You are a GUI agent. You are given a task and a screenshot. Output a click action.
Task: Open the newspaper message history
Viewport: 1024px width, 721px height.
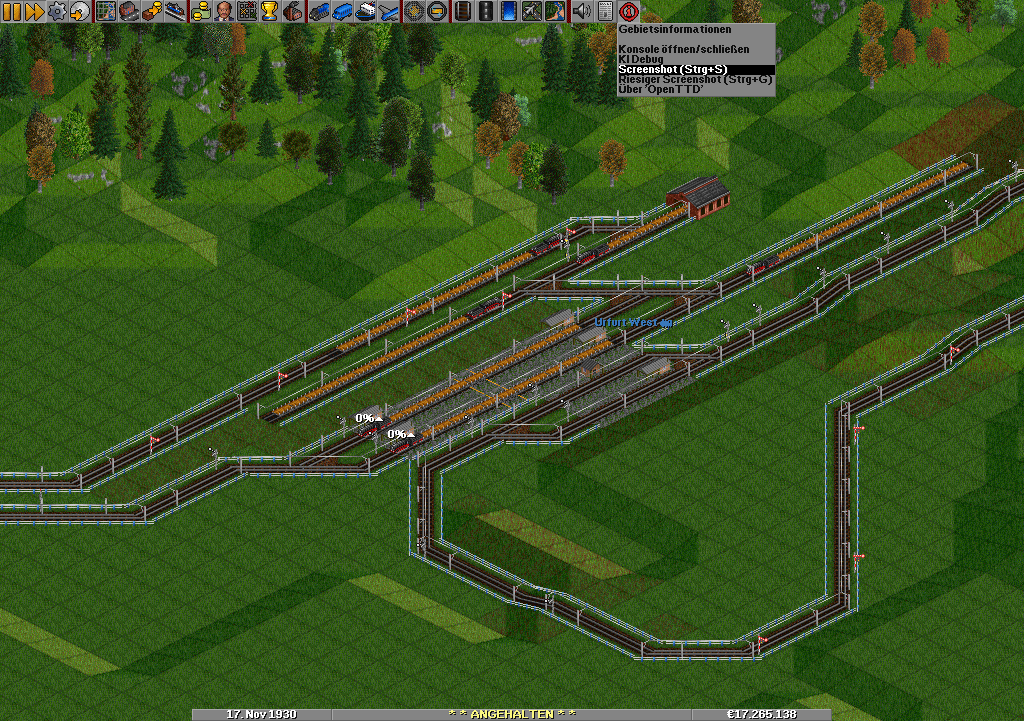pos(604,12)
